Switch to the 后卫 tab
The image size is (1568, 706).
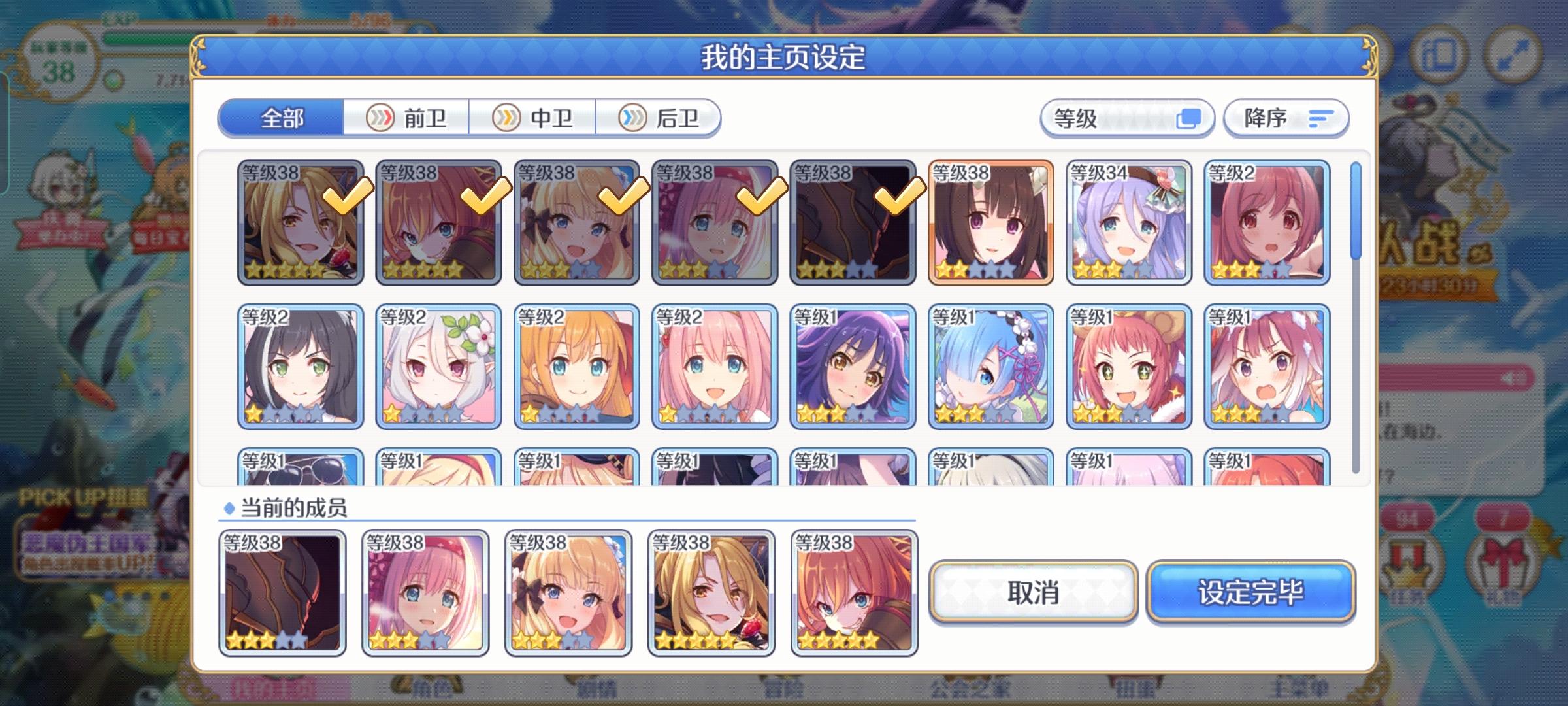tap(660, 118)
